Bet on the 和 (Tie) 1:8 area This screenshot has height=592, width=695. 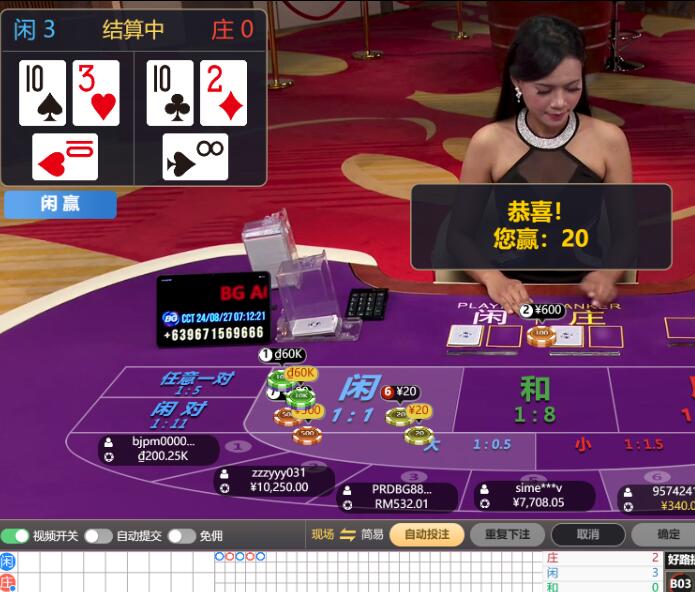[x=534, y=399]
